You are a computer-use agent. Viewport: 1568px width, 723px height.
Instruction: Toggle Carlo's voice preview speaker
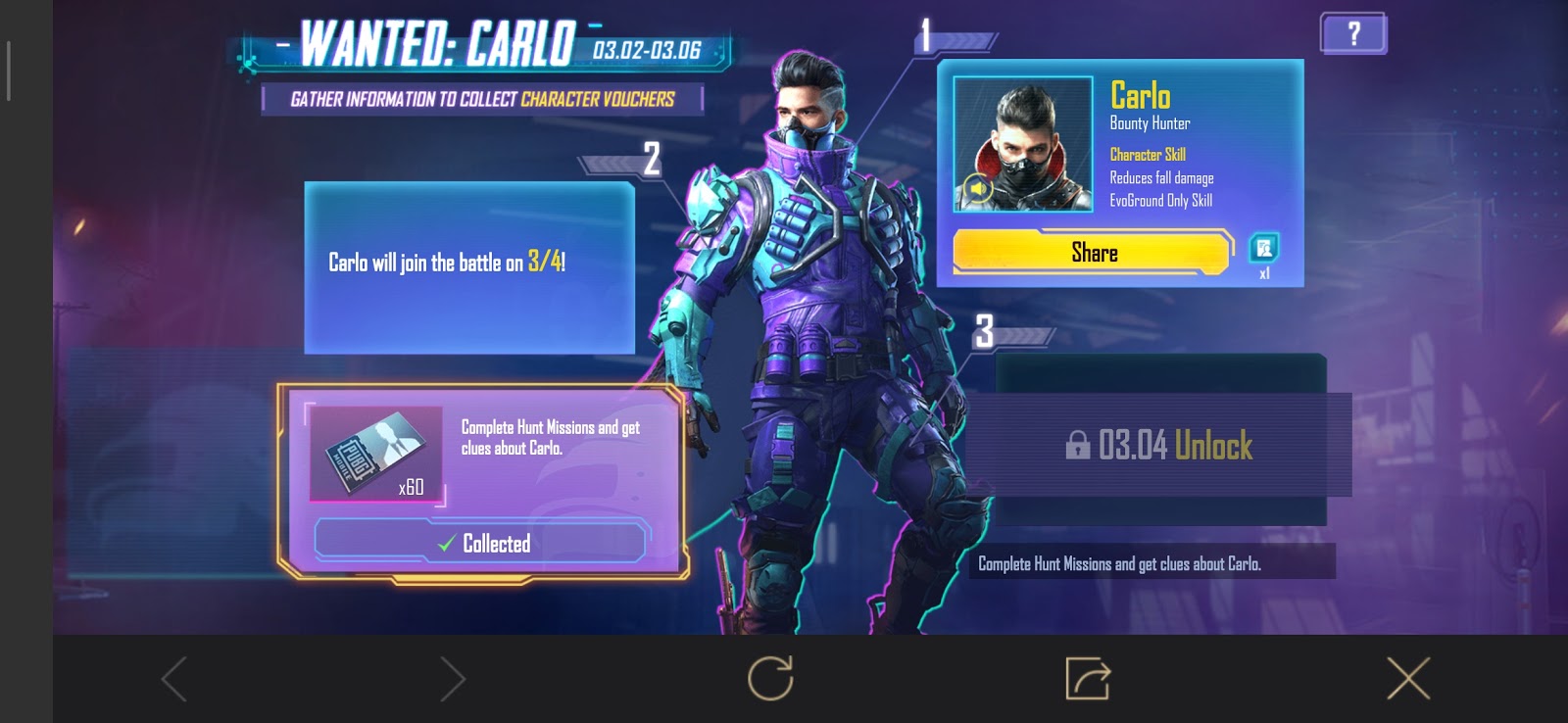coord(977,185)
